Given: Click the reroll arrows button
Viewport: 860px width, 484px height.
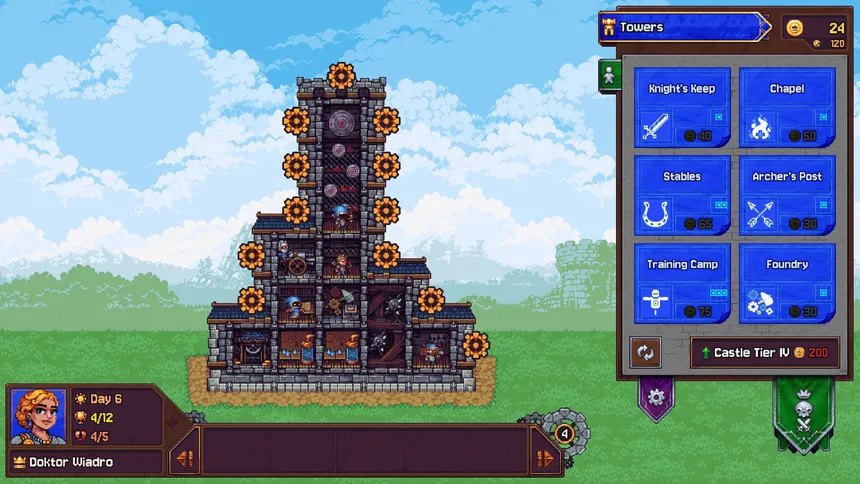Looking at the screenshot, I should (x=646, y=353).
